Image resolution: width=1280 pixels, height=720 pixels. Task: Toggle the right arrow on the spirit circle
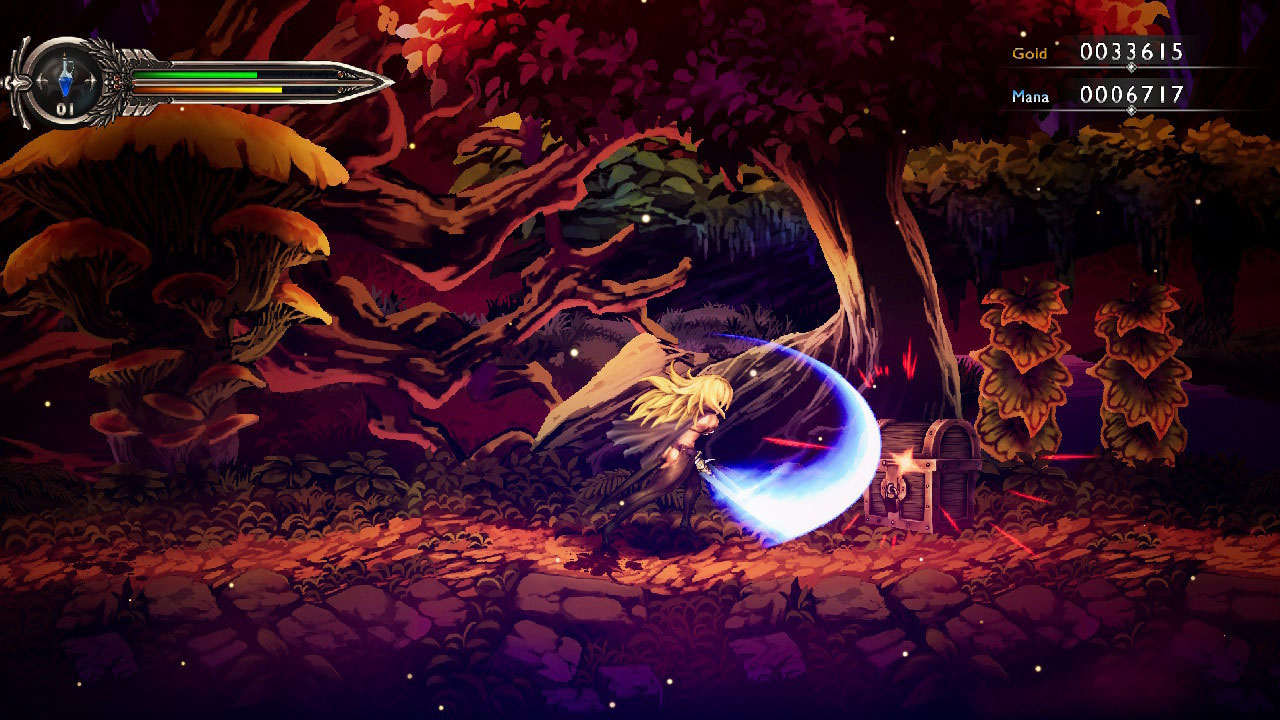point(91,78)
